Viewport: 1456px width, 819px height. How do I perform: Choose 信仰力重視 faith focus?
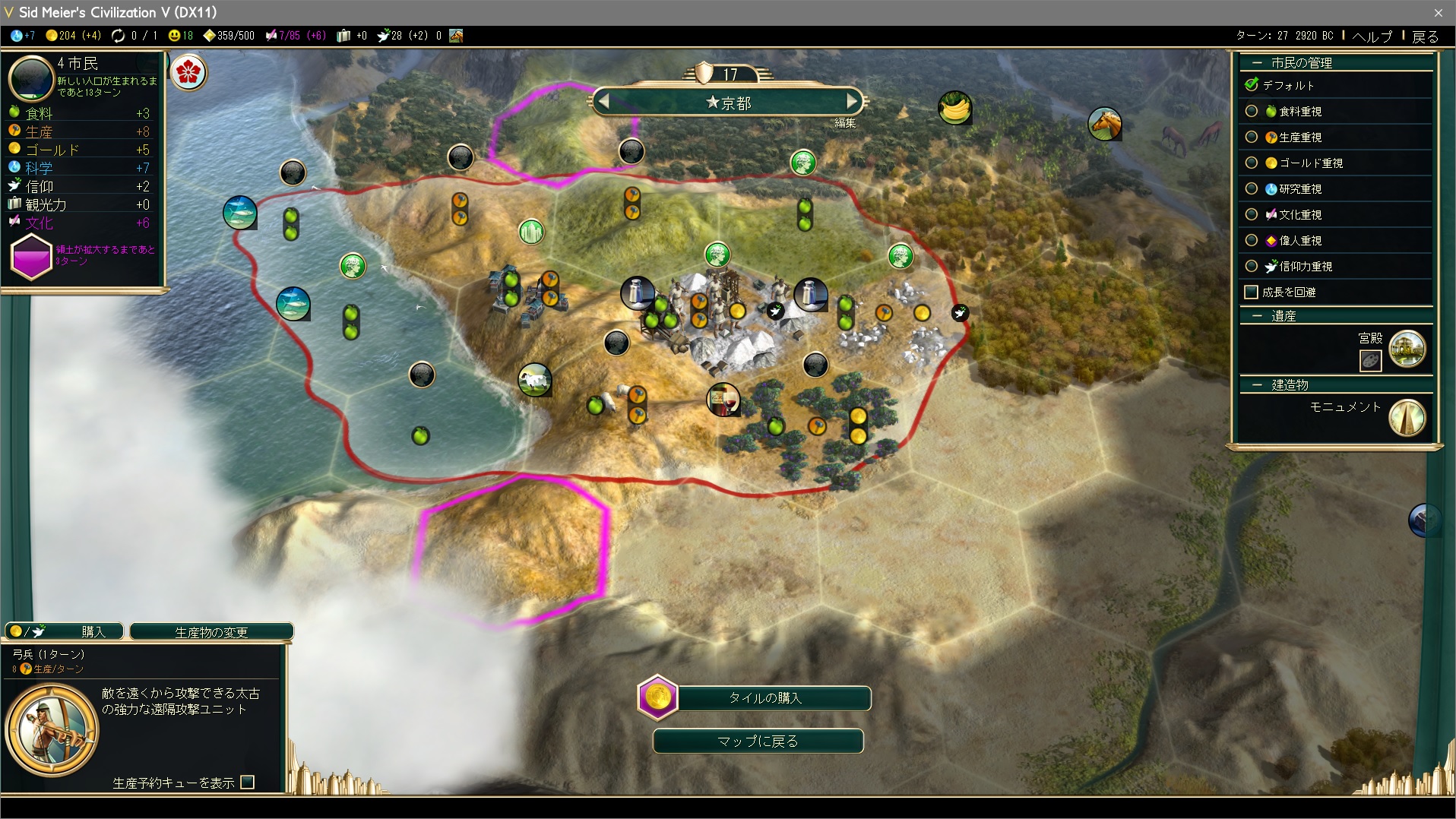point(1252,267)
